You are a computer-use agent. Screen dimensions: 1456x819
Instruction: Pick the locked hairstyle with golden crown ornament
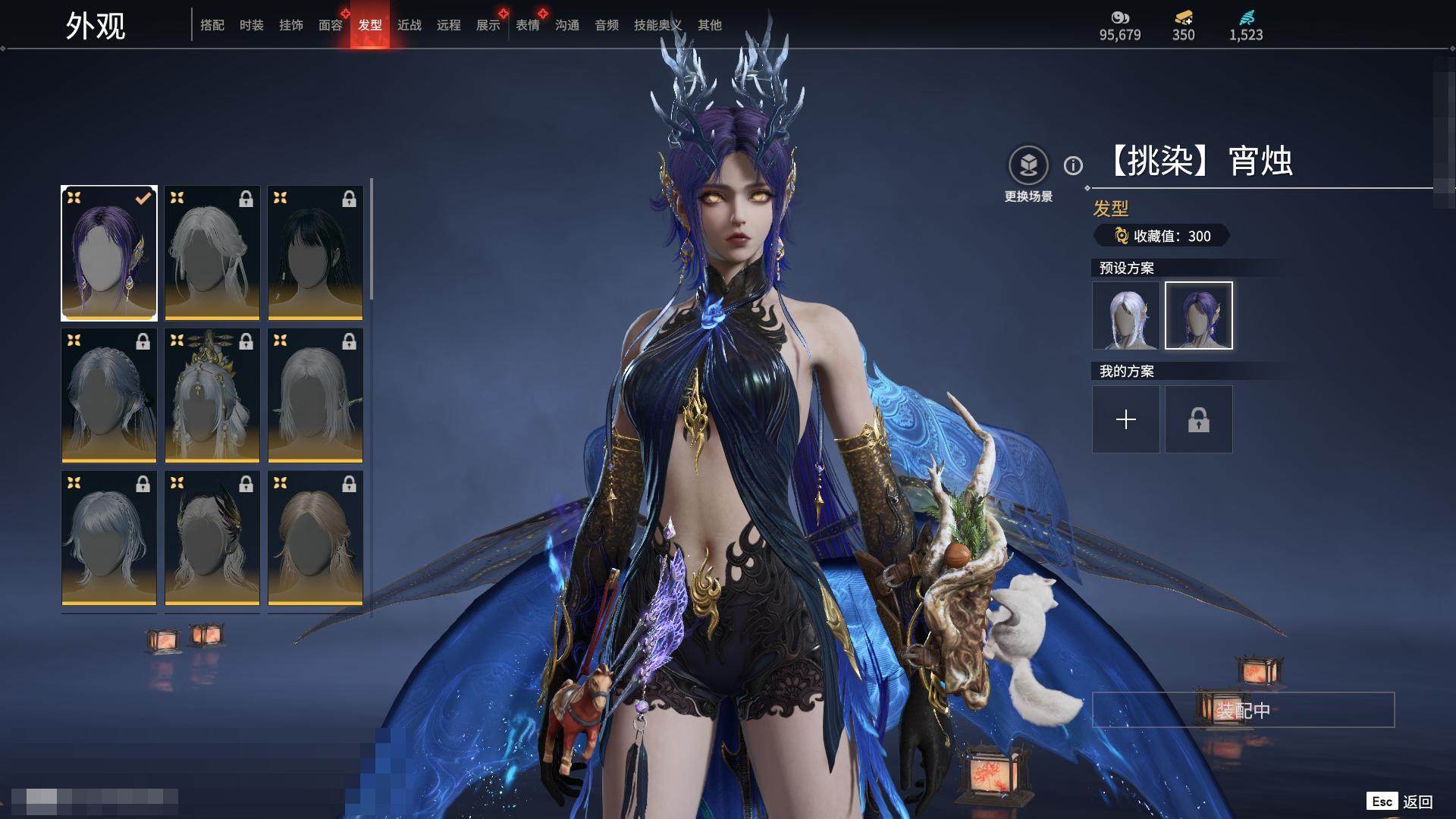212,395
